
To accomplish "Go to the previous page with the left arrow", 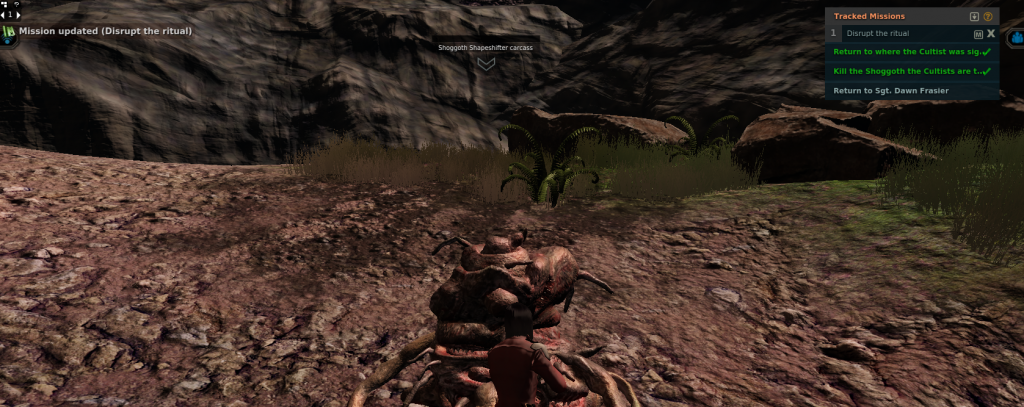I will (5, 15).
